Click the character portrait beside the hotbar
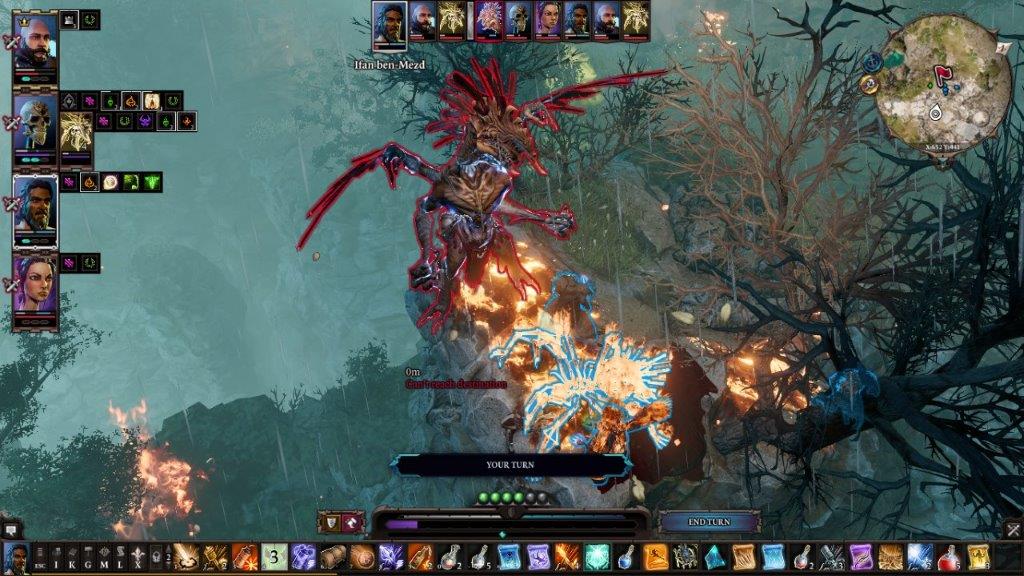Viewport: 1024px width, 576px height. [15, 557]
